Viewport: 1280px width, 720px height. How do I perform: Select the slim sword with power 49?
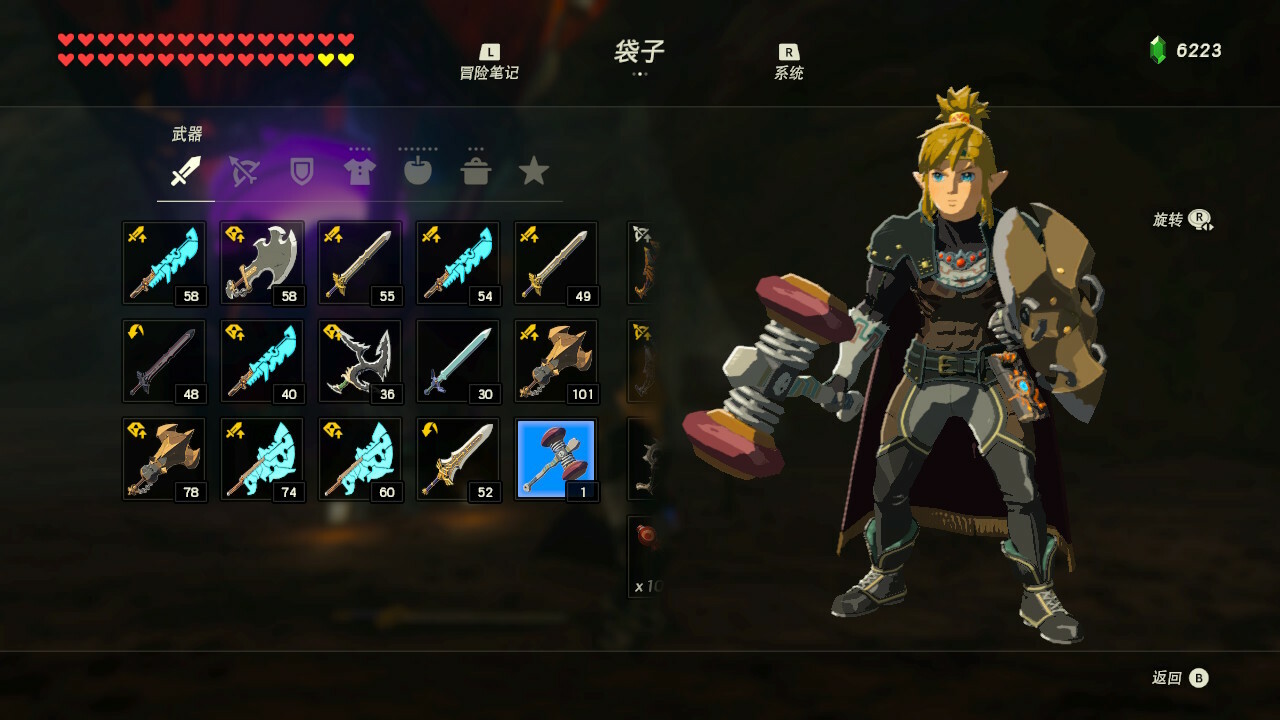[x=556, y=263]
